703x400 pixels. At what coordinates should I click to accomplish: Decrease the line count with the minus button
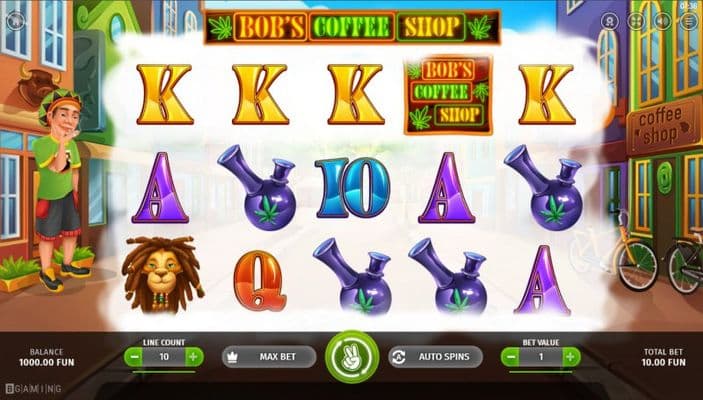pos(133,356)
